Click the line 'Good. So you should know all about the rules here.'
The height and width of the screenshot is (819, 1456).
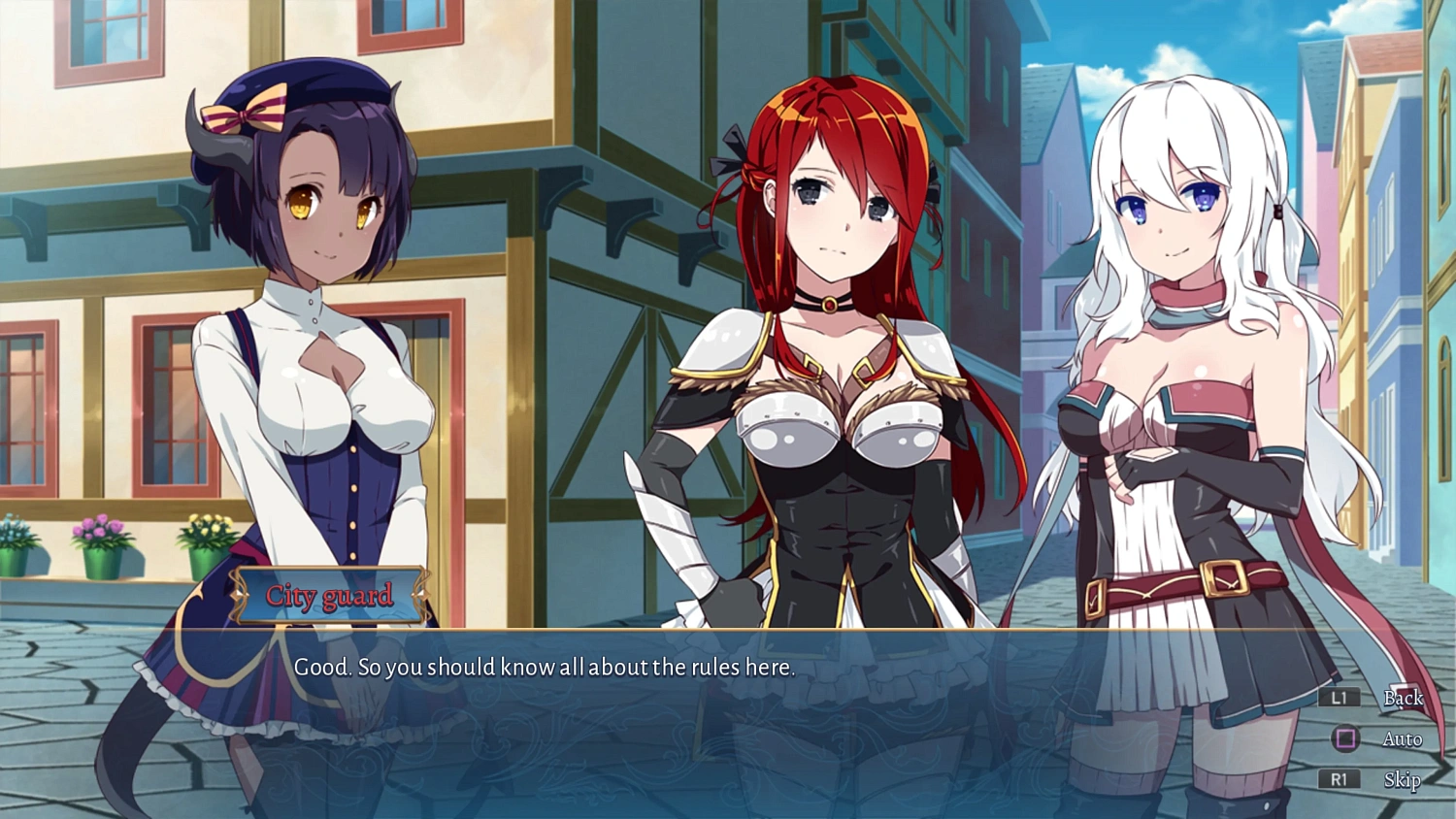click(545, 668)
